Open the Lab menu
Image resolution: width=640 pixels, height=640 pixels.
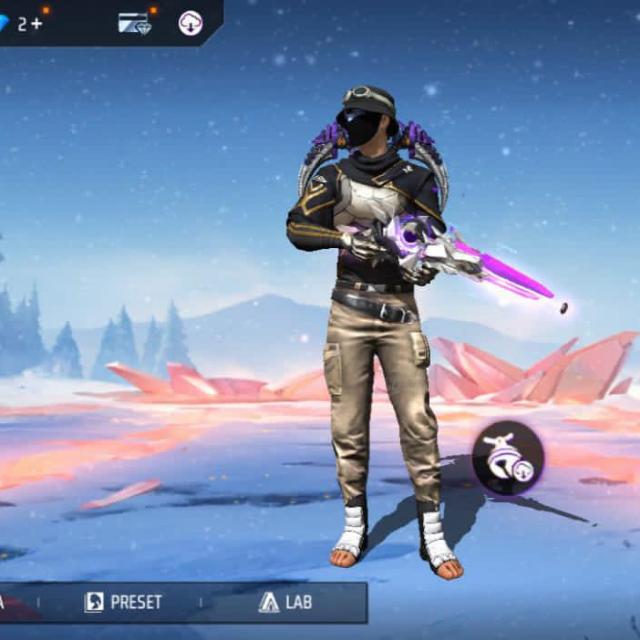pyautogui.click(x=285, y=602)
